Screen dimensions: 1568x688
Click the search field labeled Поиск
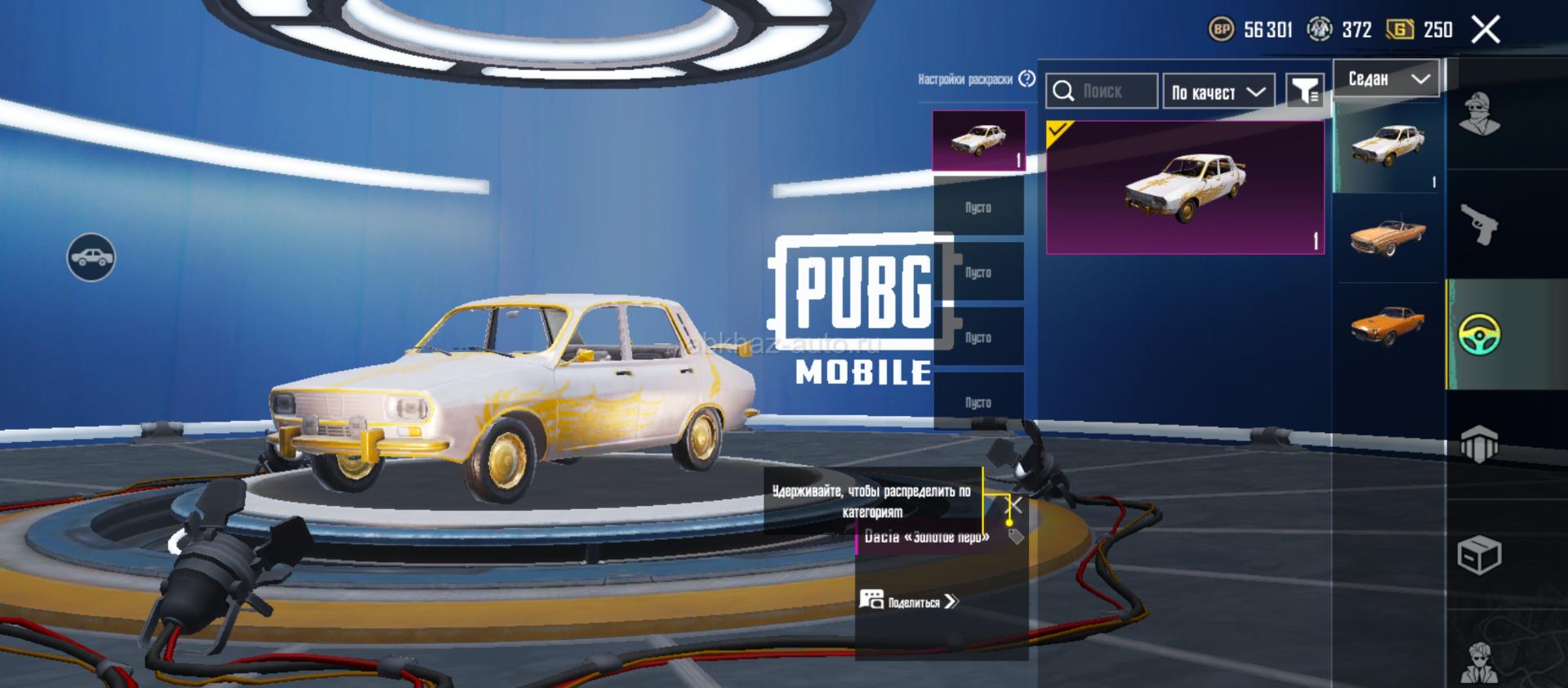click(1102, 92)
